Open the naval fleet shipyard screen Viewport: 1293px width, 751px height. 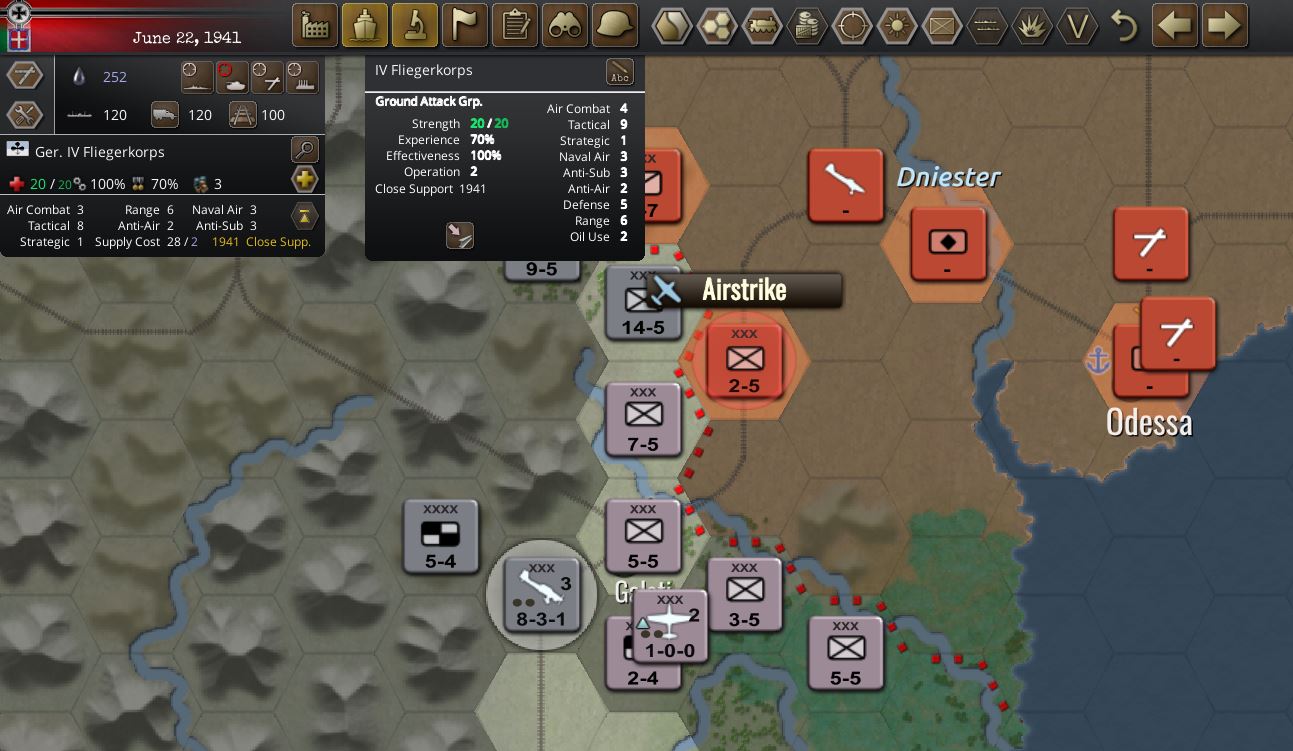pos(365,24)
